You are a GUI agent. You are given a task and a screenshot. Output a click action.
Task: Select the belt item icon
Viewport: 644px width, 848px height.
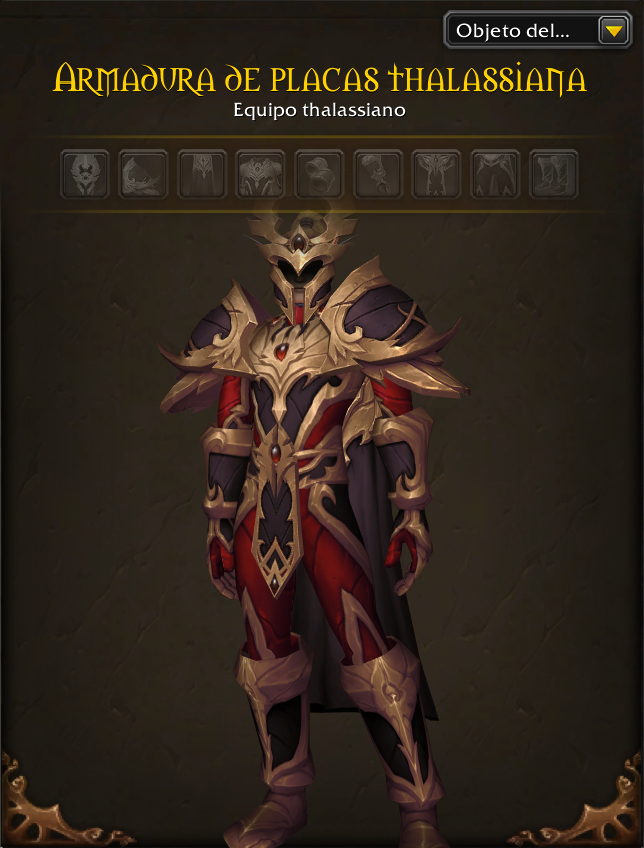[x=437, y=175]
